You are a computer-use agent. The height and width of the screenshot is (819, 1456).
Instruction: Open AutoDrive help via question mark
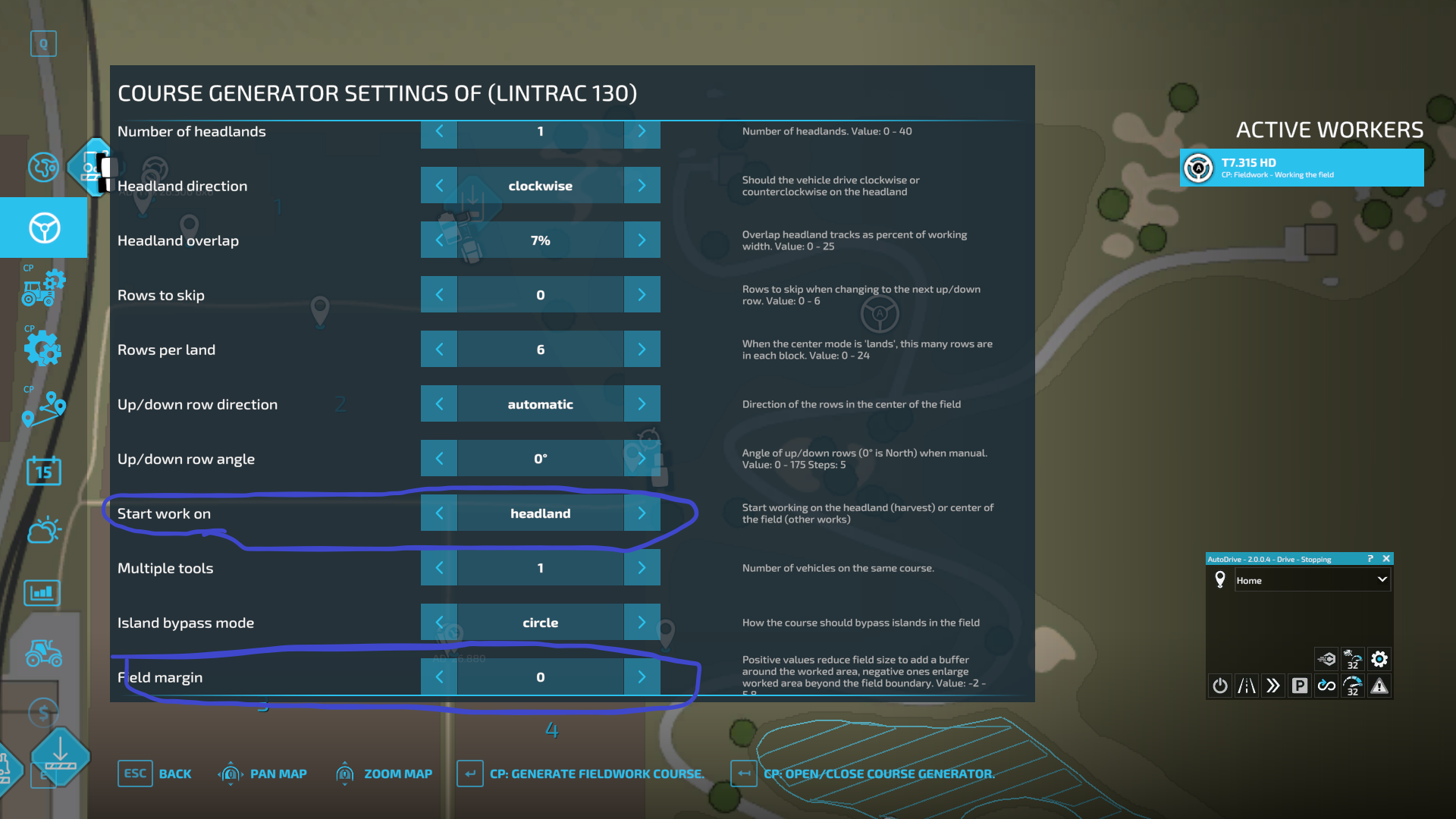pyautogui.click(x=1370, y=559)
